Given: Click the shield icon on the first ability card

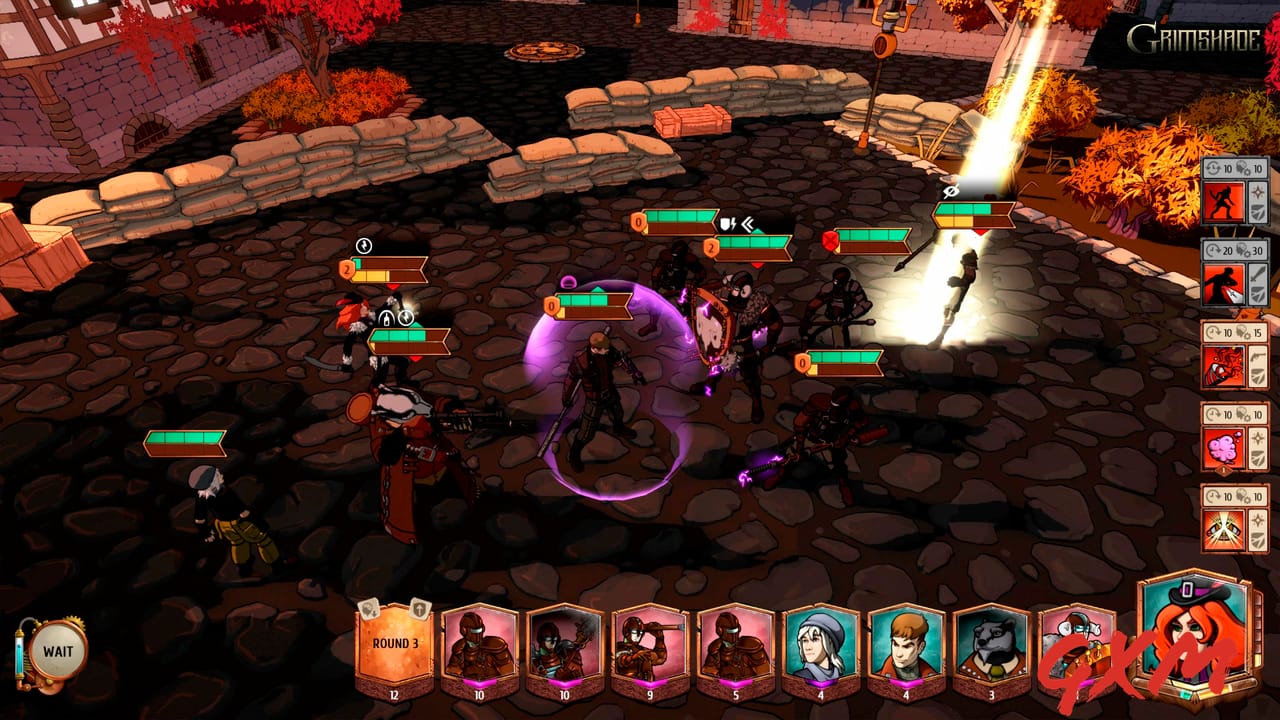Looking at the screenshot, I should point(1257,213).
